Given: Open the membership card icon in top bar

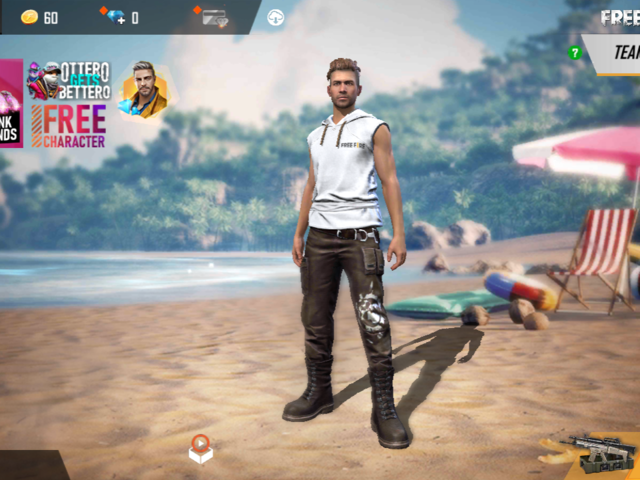Looking at the screenshot, I should point(214,16).
